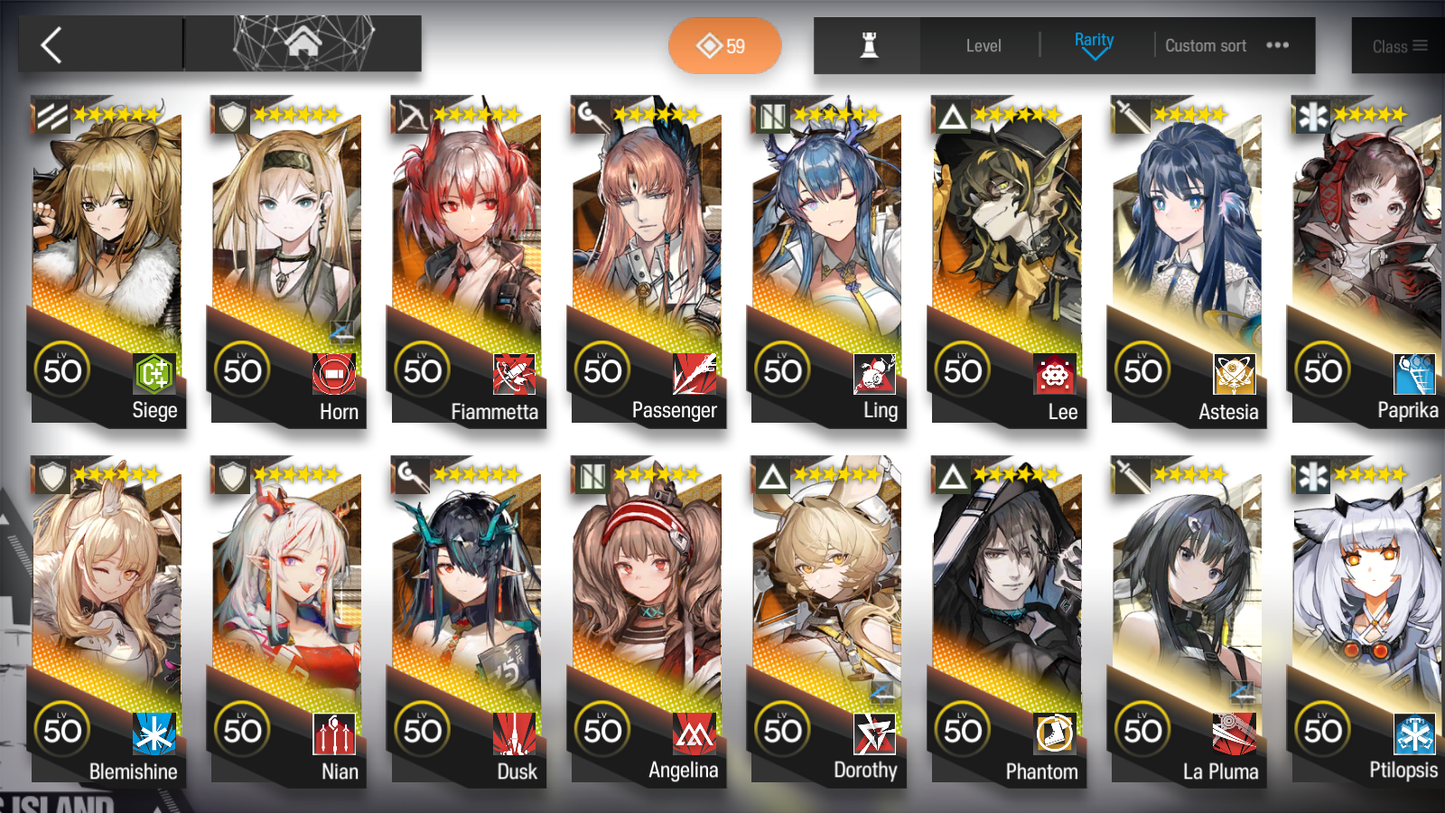Switch to Custom sort

1206,45
